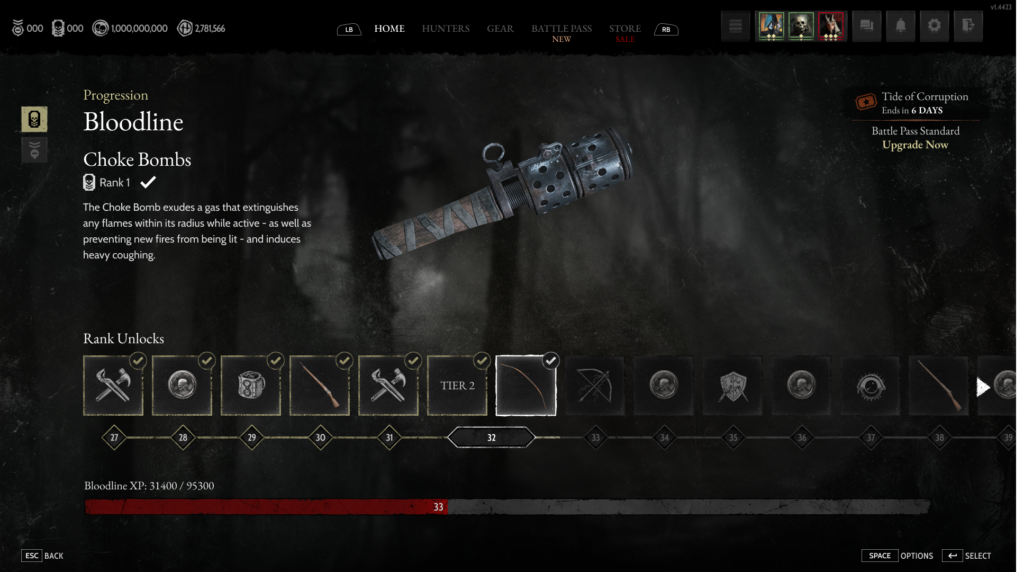
Task: Open the settings gear icon
Action: tap(933, 26)
